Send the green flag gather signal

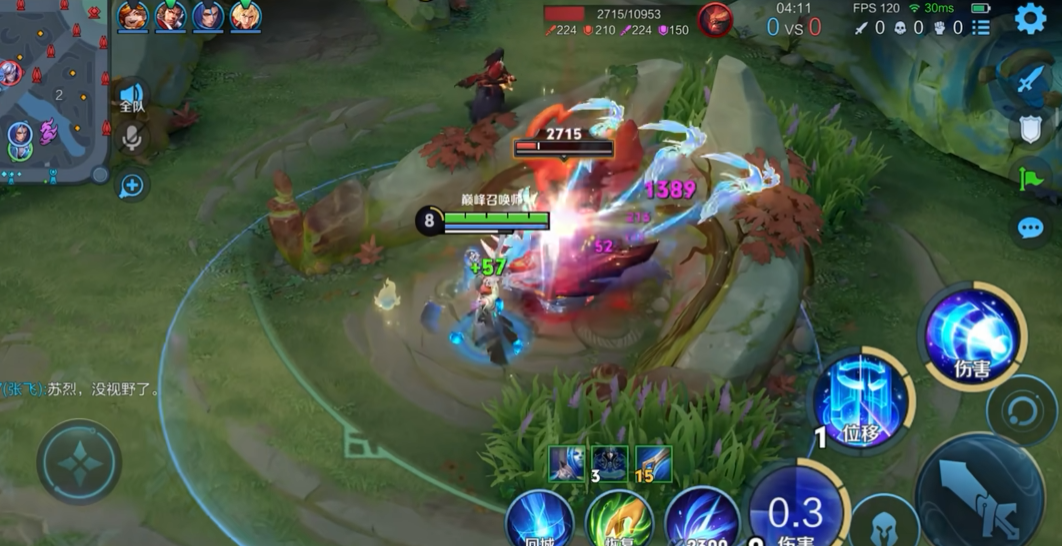click(x=1031, y=178)
